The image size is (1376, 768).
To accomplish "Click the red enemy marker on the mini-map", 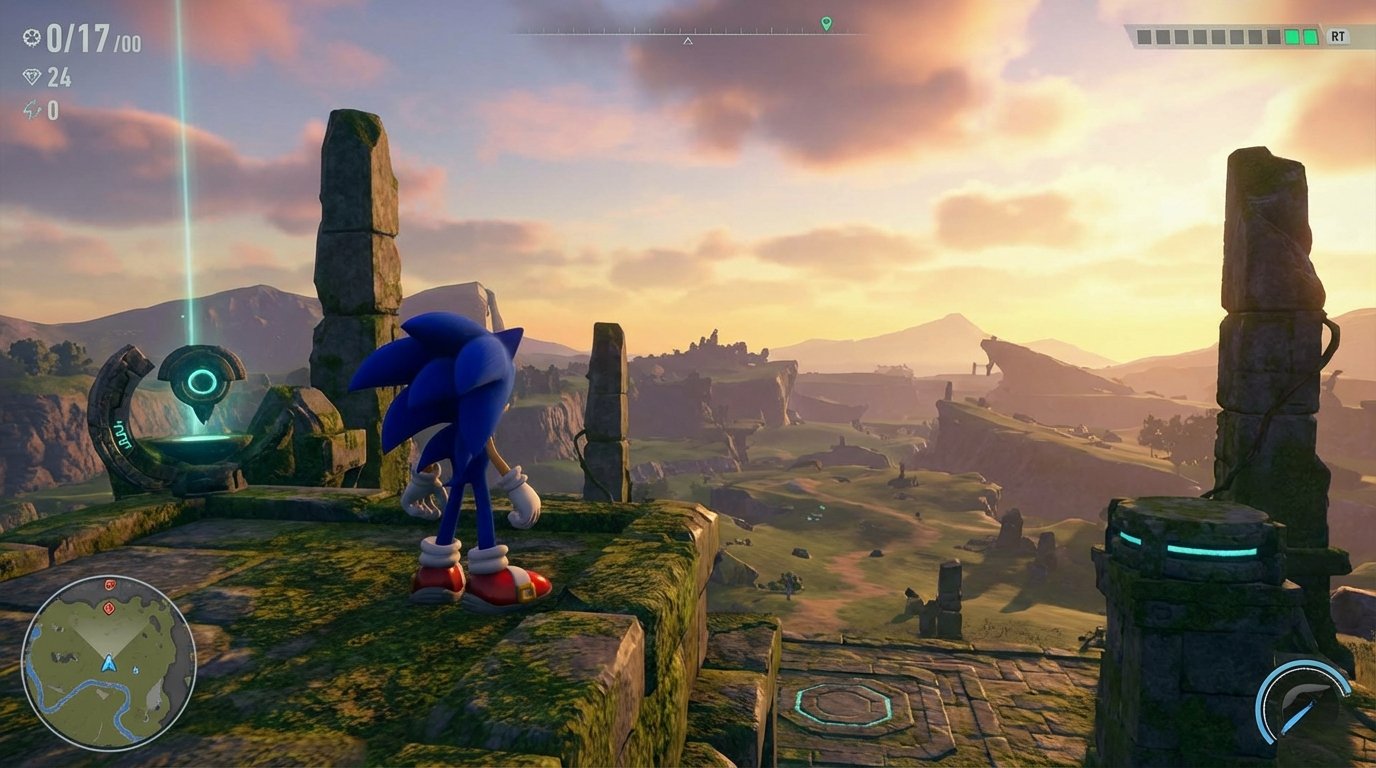I will [108, 607].
